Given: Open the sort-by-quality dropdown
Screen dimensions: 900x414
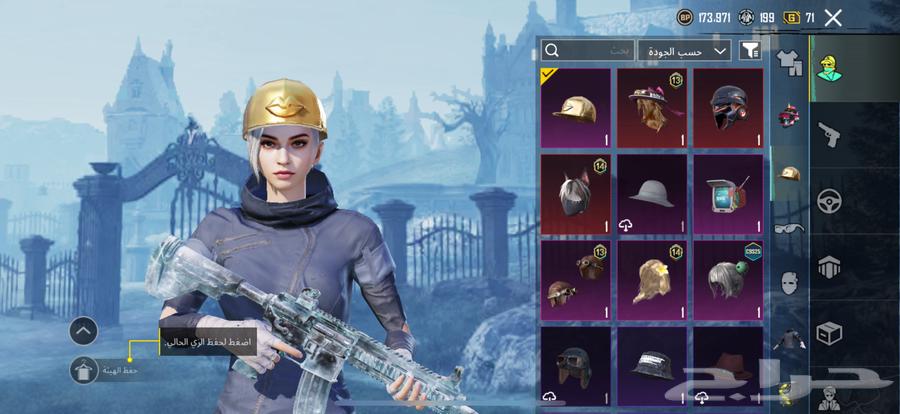Looking at the screenshot, I should click(684, 49).
